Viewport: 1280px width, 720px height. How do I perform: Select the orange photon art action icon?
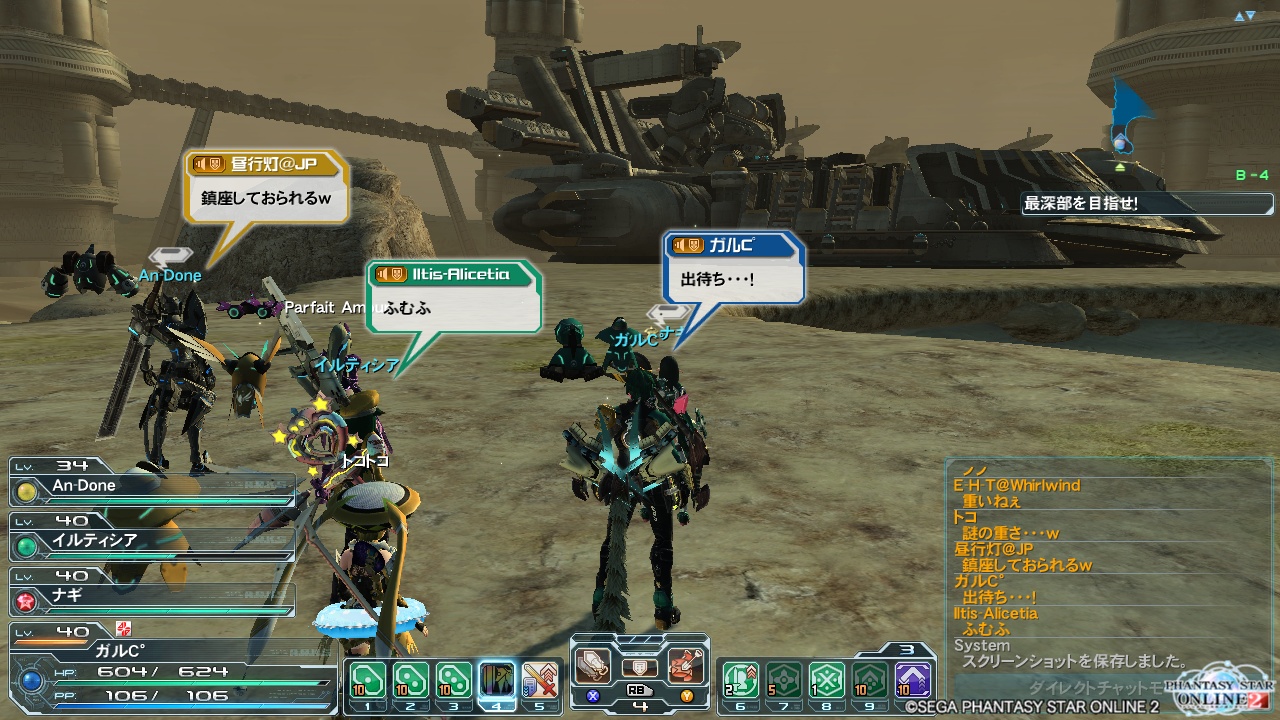[686, 665]
